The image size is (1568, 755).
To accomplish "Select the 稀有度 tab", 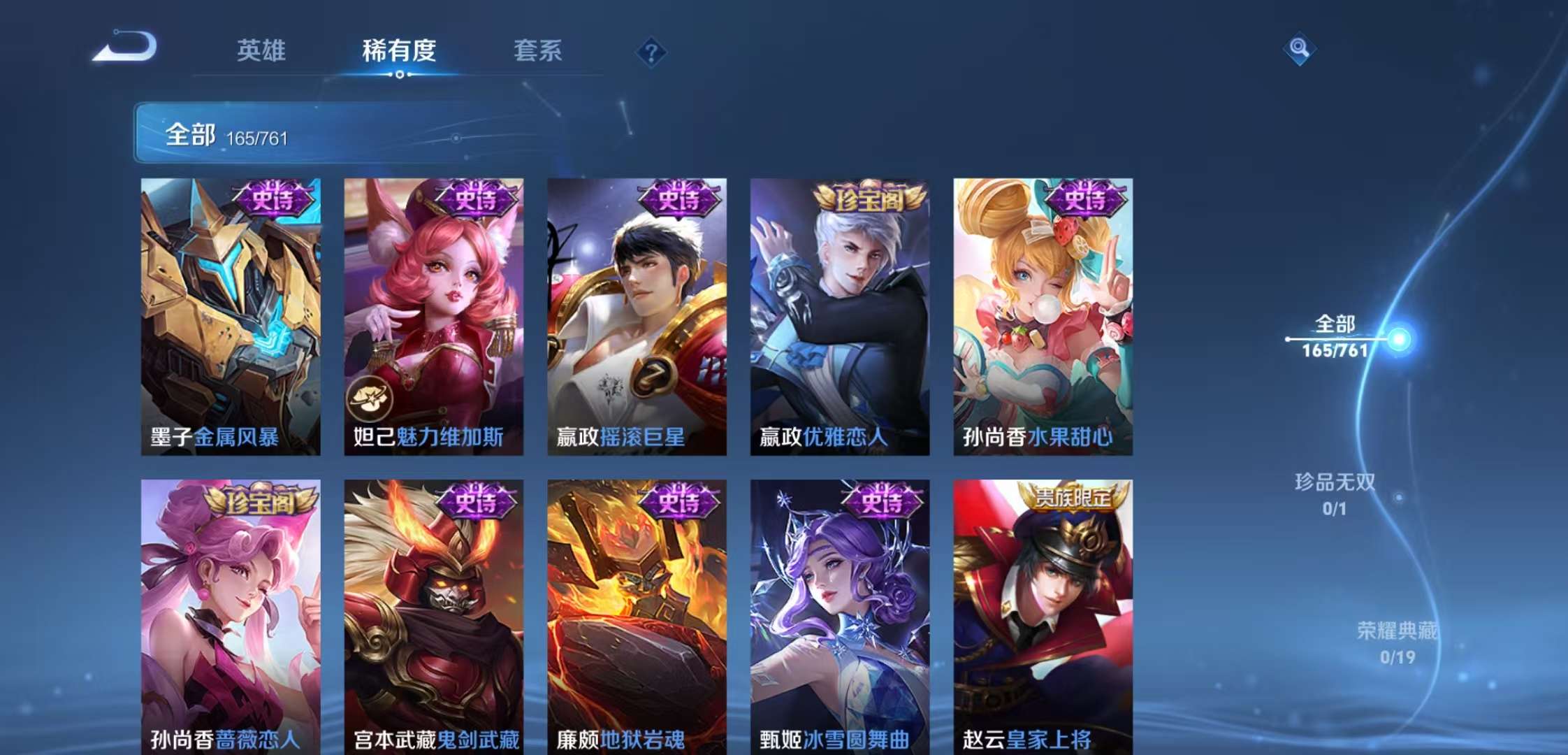I will (399, 50).
